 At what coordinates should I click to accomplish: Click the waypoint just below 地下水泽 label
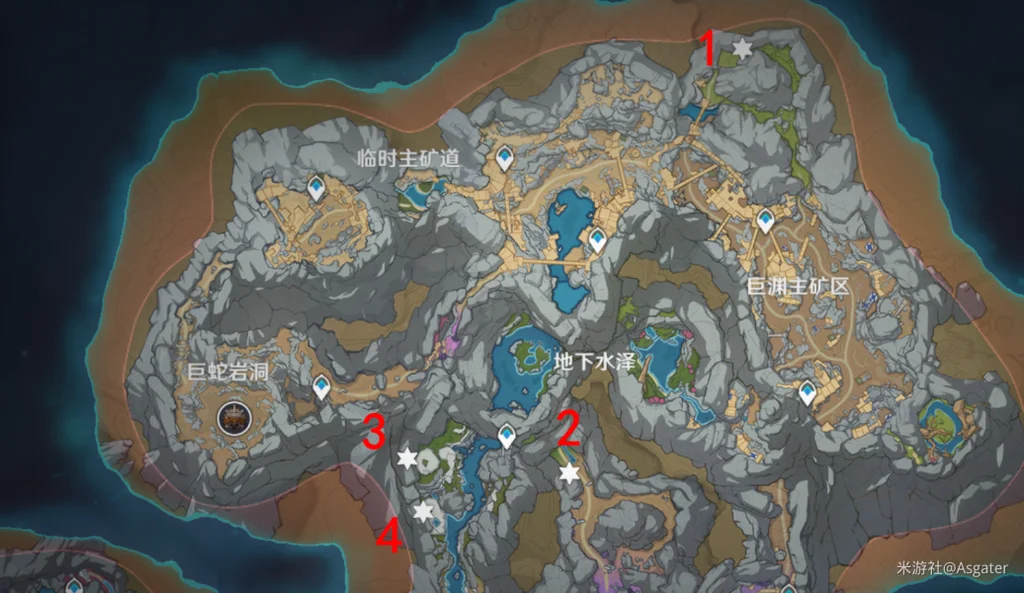coord(508,435)
